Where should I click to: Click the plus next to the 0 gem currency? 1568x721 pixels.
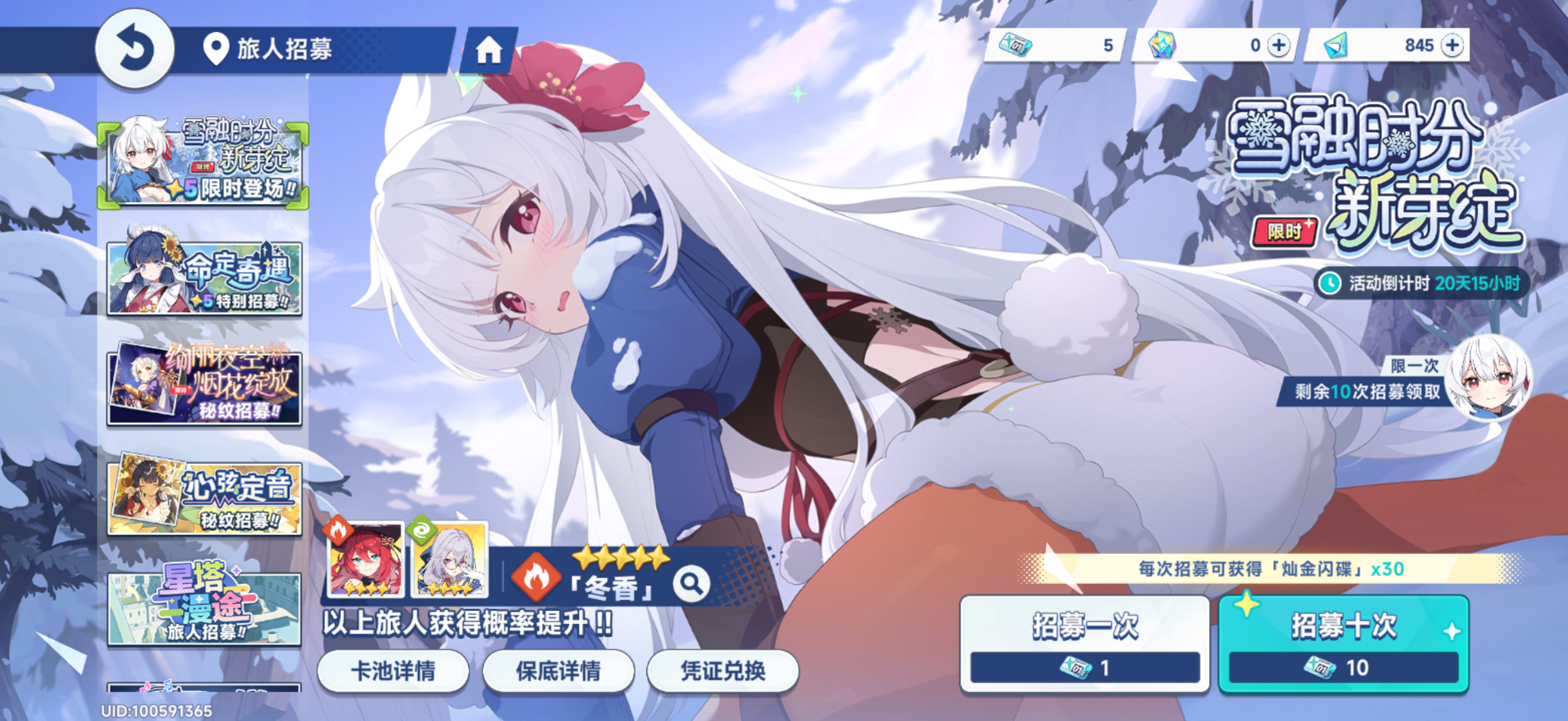(1281, 45)
